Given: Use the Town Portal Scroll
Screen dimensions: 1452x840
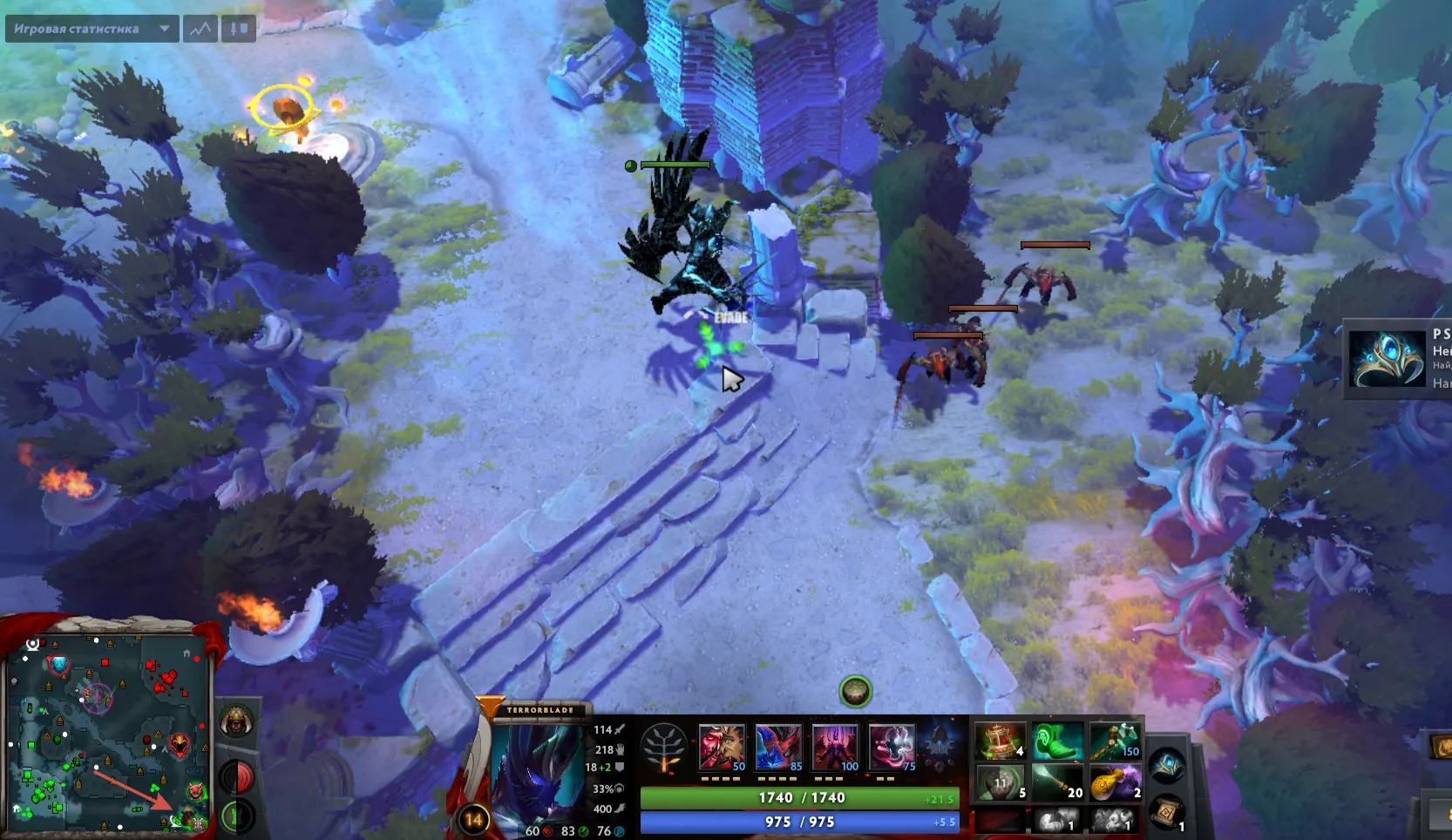Looking at the screenshot, I should click(1167, 813).
